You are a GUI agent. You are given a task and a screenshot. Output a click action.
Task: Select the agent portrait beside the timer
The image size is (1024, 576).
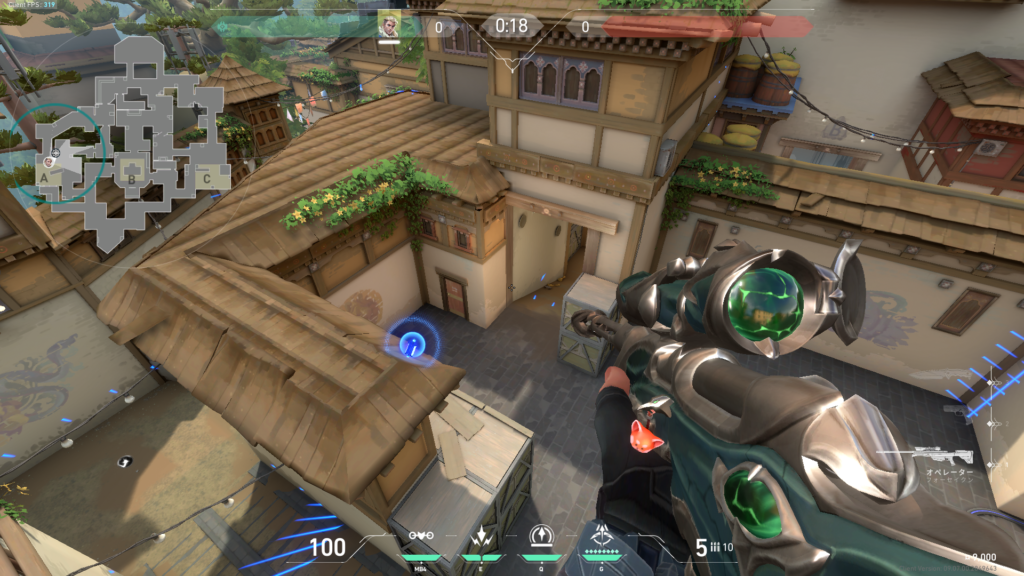389,25
